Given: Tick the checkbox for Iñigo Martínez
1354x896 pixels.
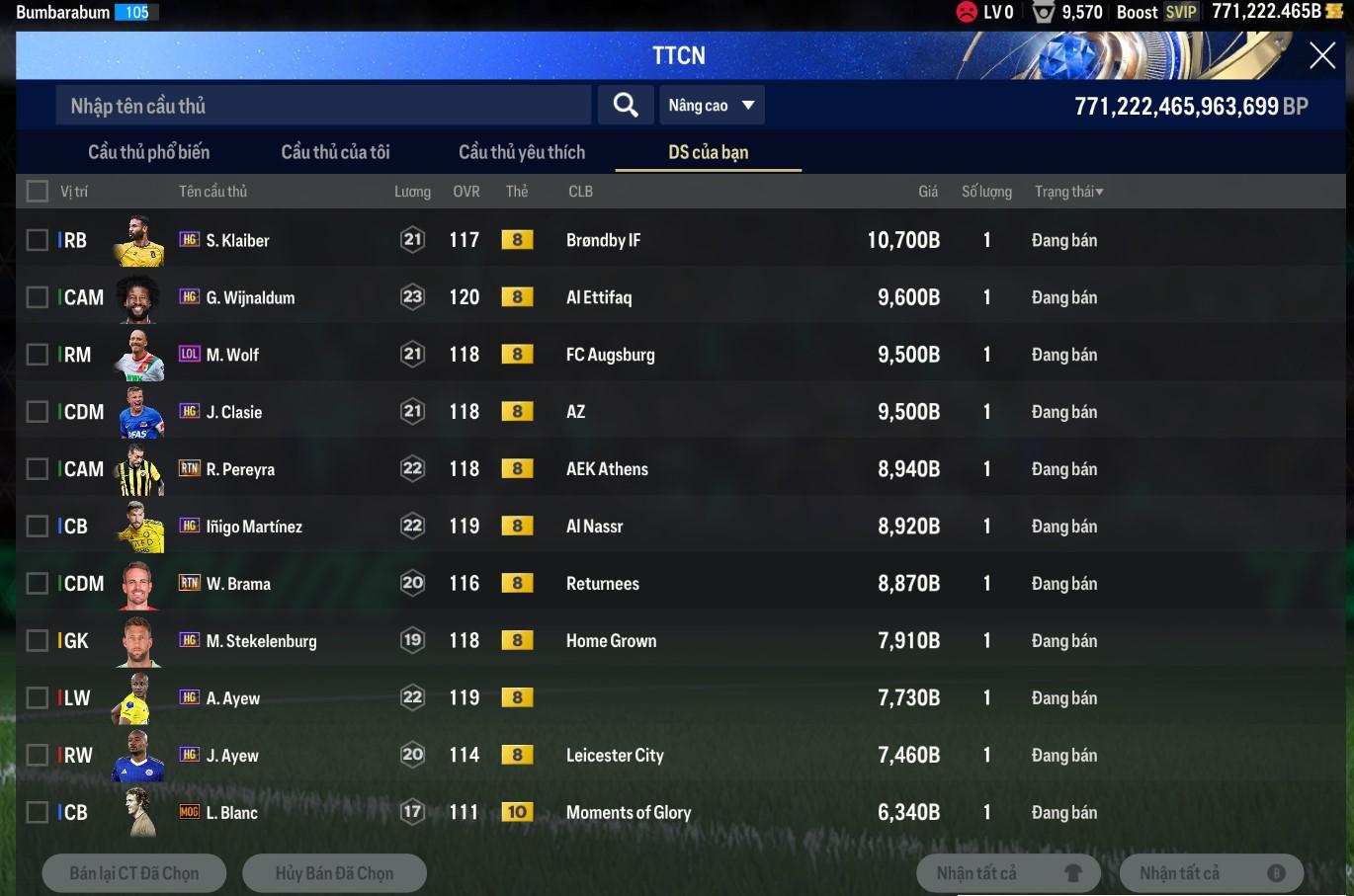Looking at the screenshot, I should [38, 527].
